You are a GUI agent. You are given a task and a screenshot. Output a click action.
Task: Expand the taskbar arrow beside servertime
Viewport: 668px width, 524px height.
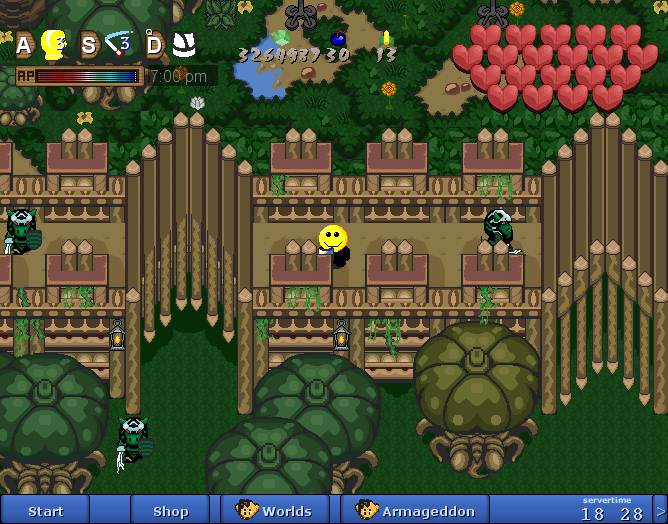click(660, 510)
